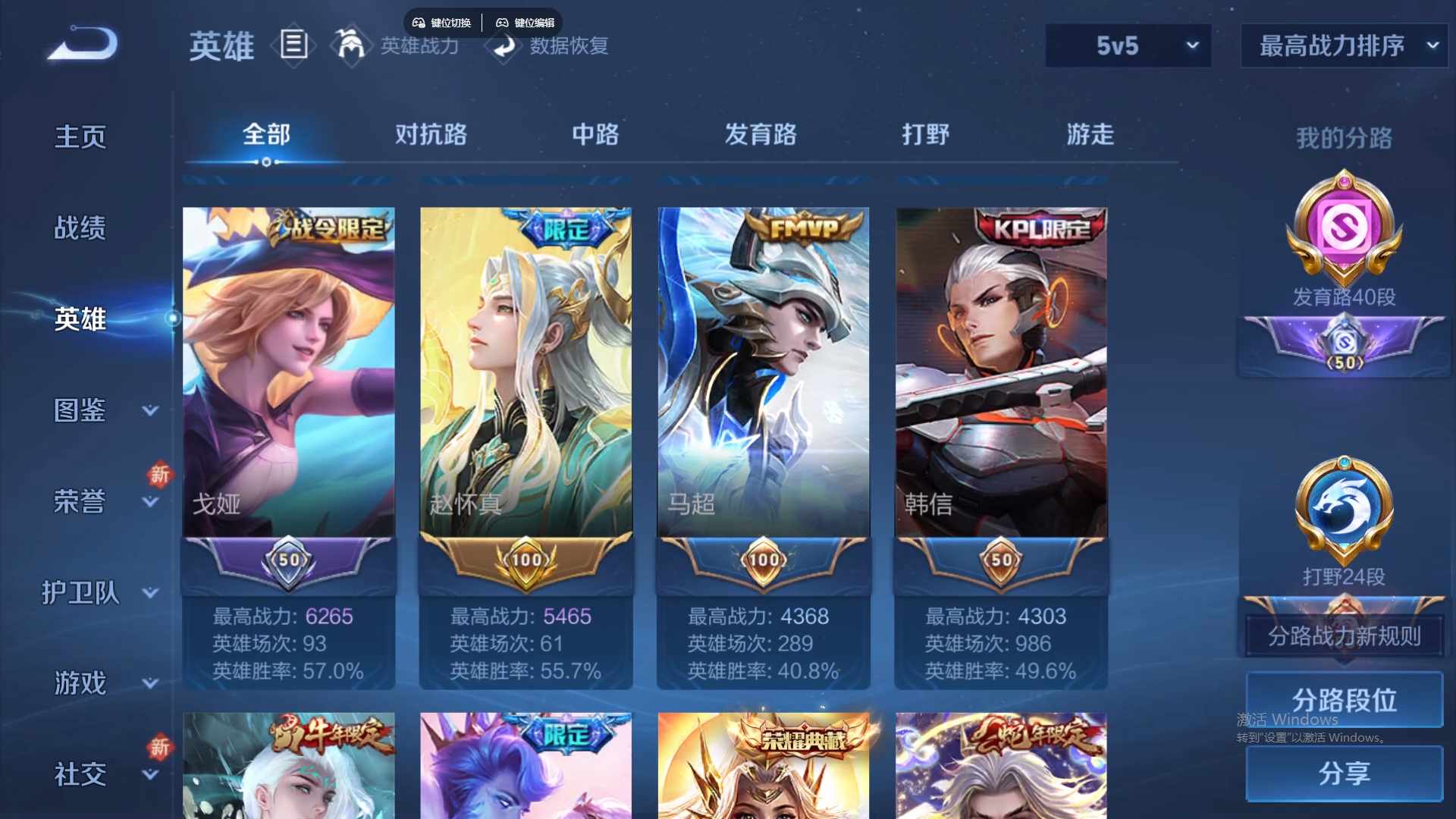Screen dimensions: 1456x819
Task: Click the 分路段位 button
Action: [1343, 699]
